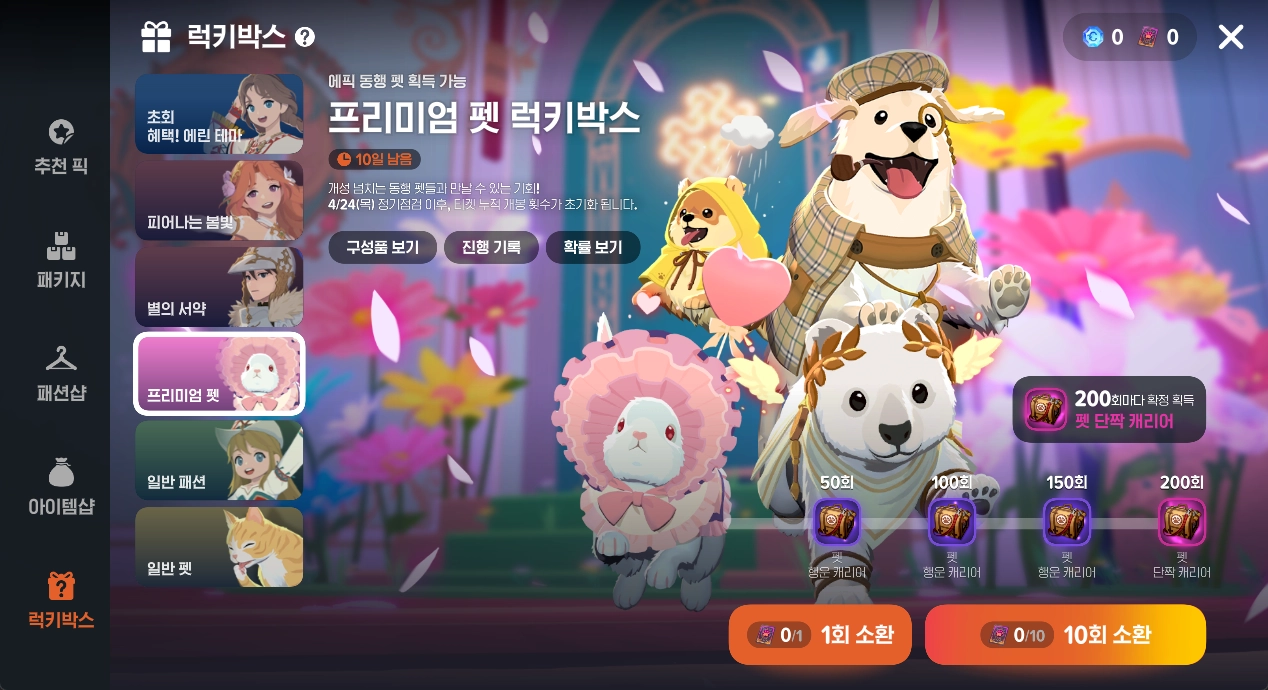Screen dimensions: 1268x690
Task: Select the 피어나는 봄빛 banner
Action: [x=219, y=200]
